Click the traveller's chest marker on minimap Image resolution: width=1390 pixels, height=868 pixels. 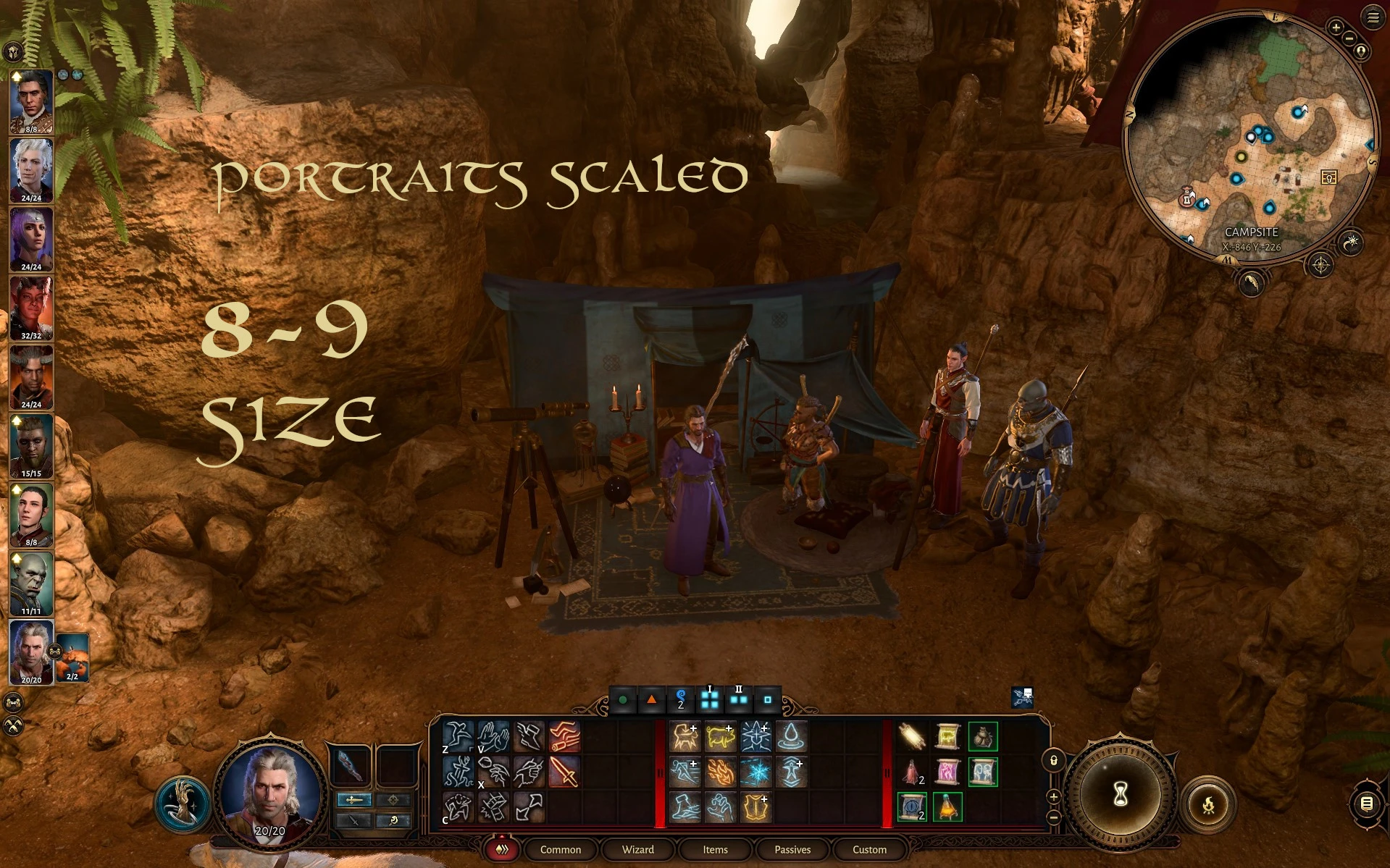click(1328, 177)
